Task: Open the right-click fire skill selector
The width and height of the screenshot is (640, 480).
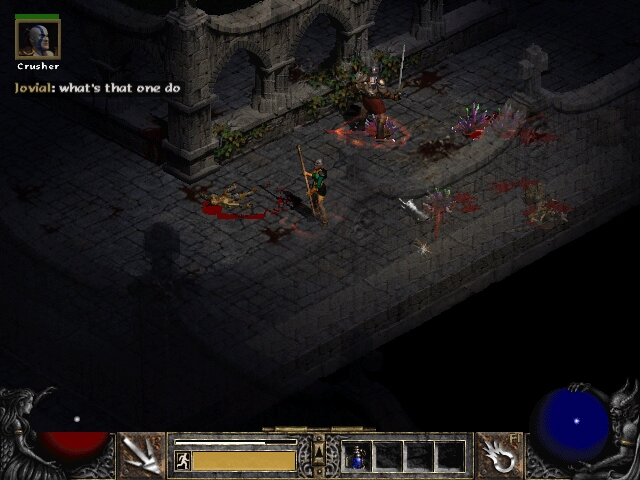Action: (498, 455)
